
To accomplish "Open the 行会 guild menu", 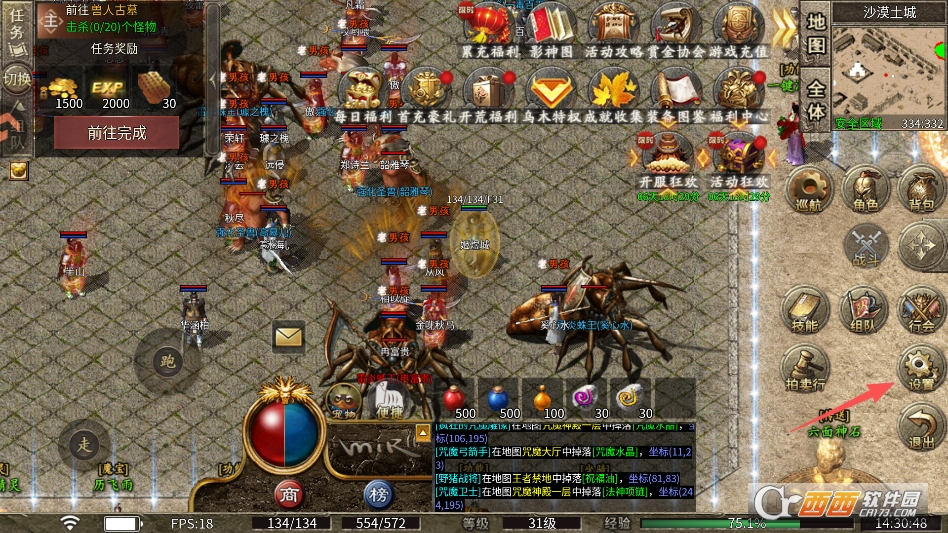I will coord(919,311).
